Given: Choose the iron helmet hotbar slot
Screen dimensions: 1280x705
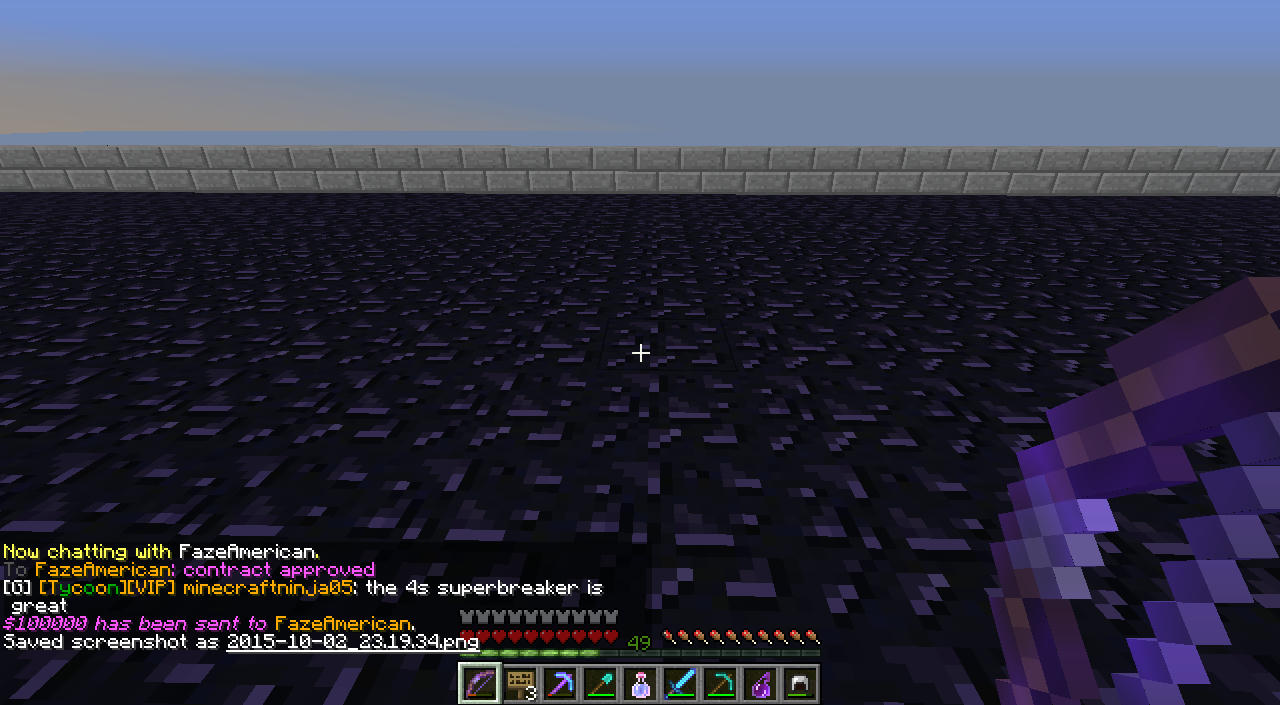Looking at the screenshot, I should 800,684.
